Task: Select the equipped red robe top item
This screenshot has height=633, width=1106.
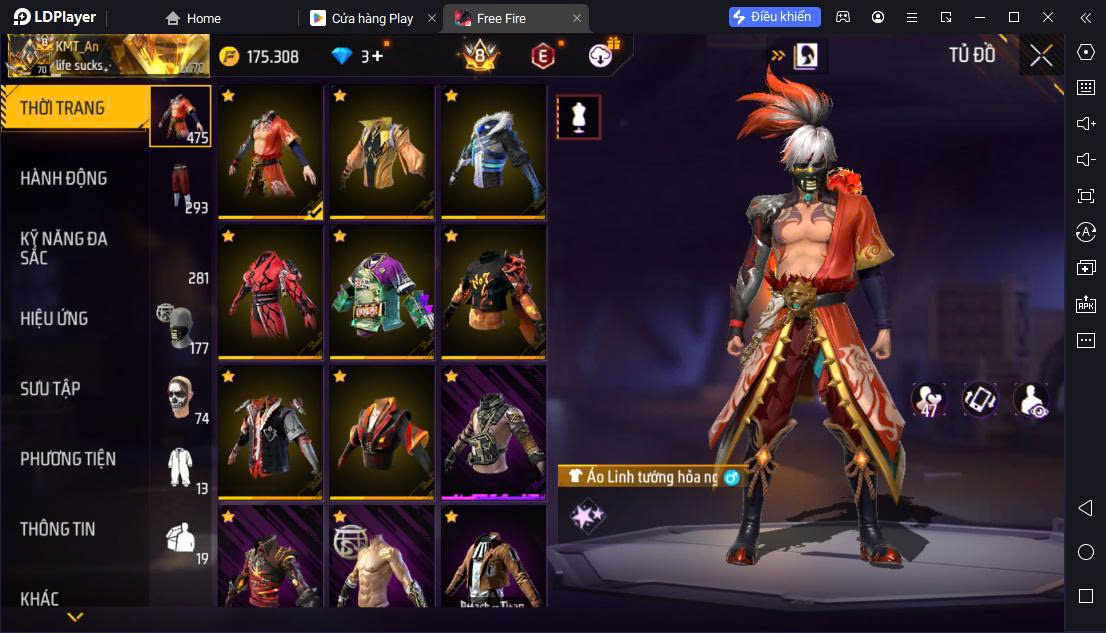Action: pos(270,151)
